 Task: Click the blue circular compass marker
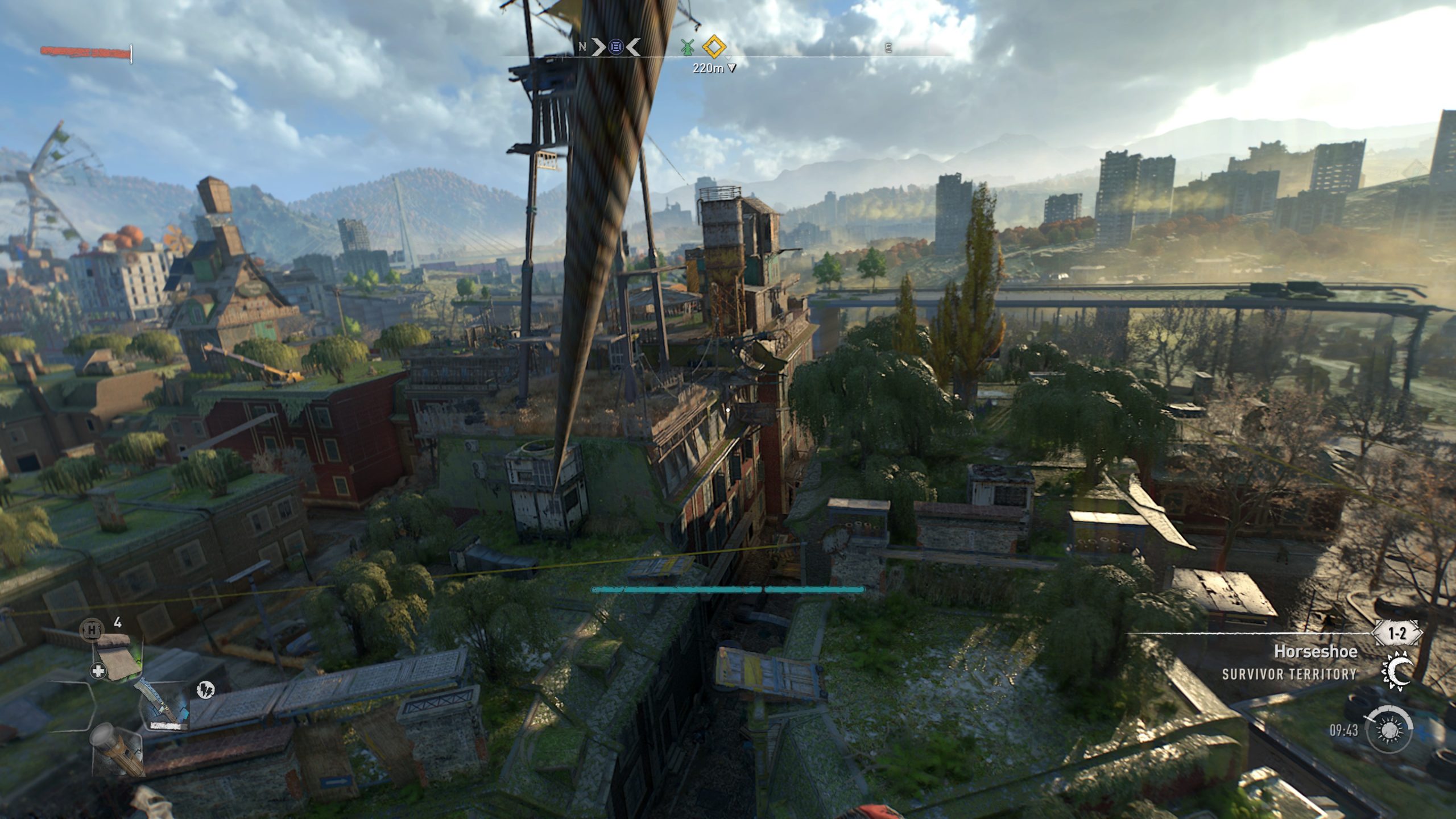pyautogui.click(x=615, y=47)
